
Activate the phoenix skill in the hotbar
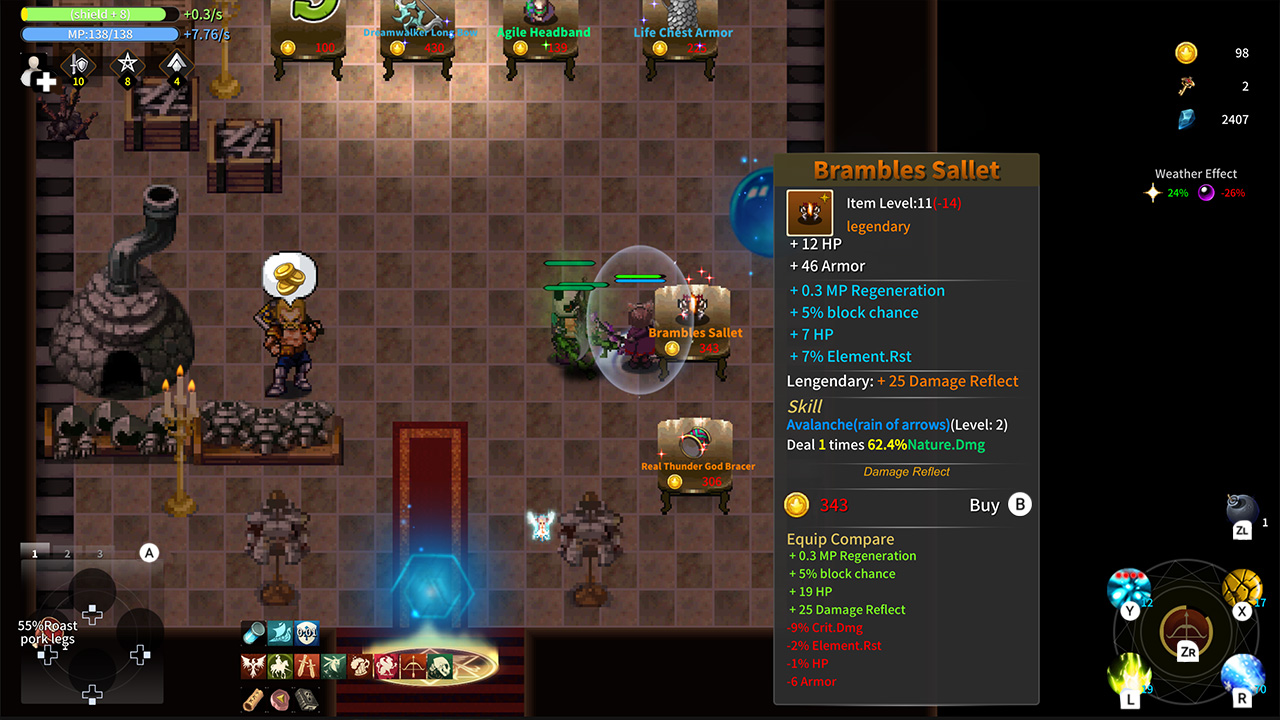pyautogui.click(x=251, y=666)
